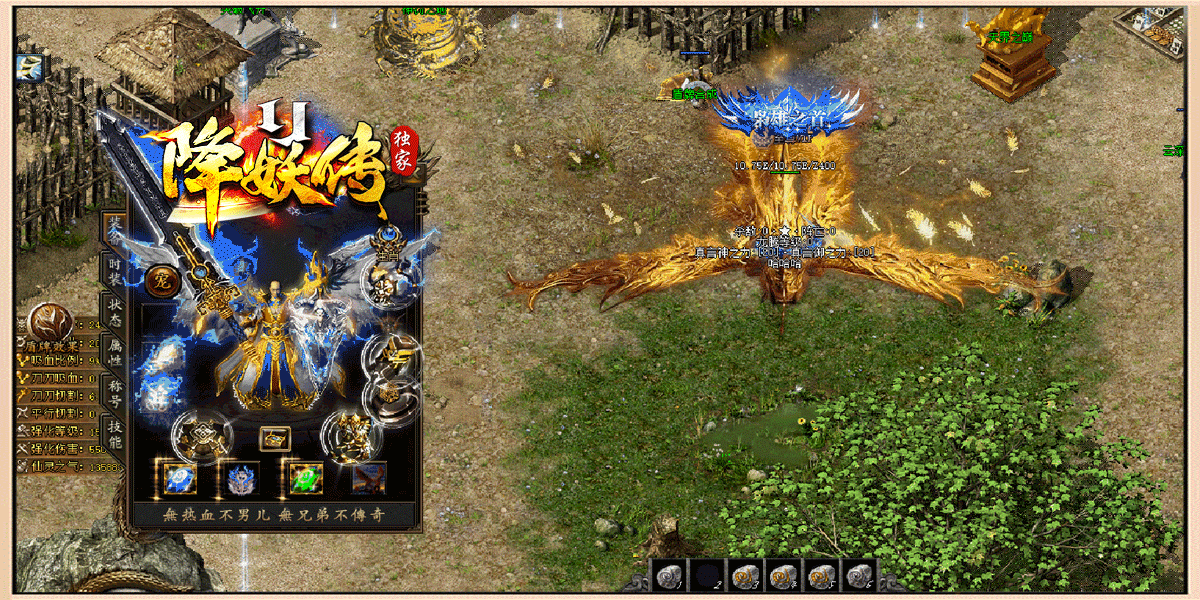Select the gold-swirl stone in slot 5
This screenshot has height=600, width=1200.
pos(821,577)
